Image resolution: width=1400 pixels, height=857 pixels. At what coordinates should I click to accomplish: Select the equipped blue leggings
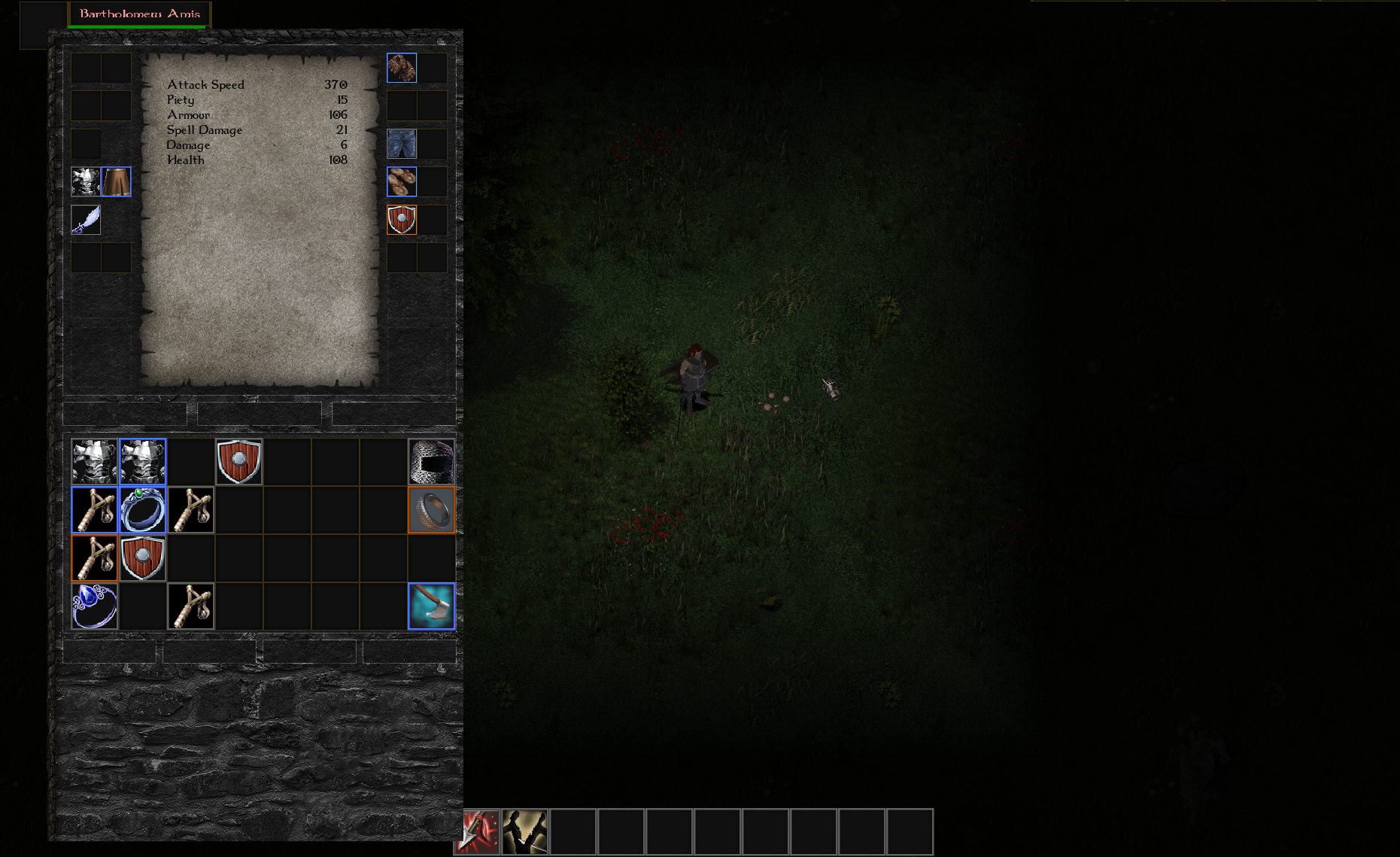click(x=402, y=144)
